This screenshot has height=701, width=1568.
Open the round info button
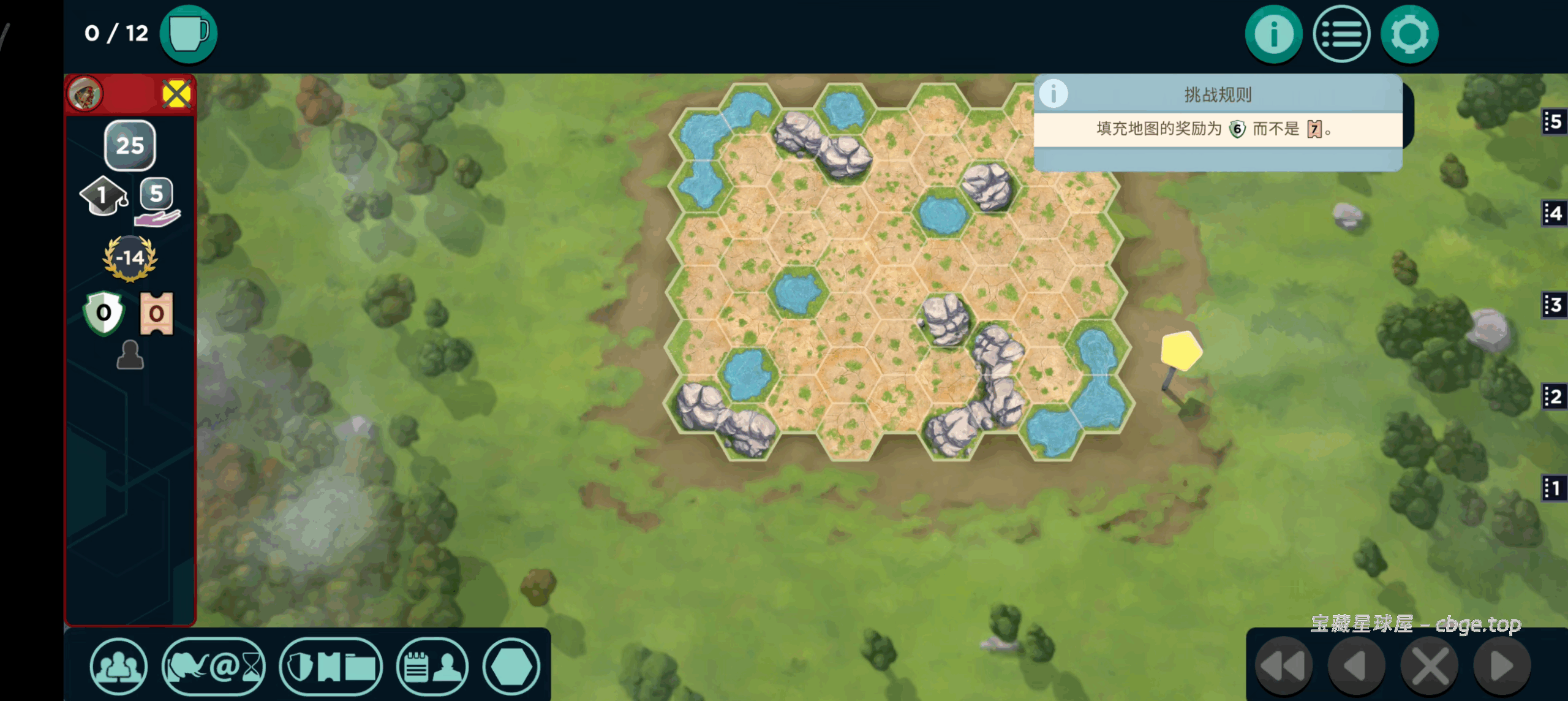(1273, 34)
